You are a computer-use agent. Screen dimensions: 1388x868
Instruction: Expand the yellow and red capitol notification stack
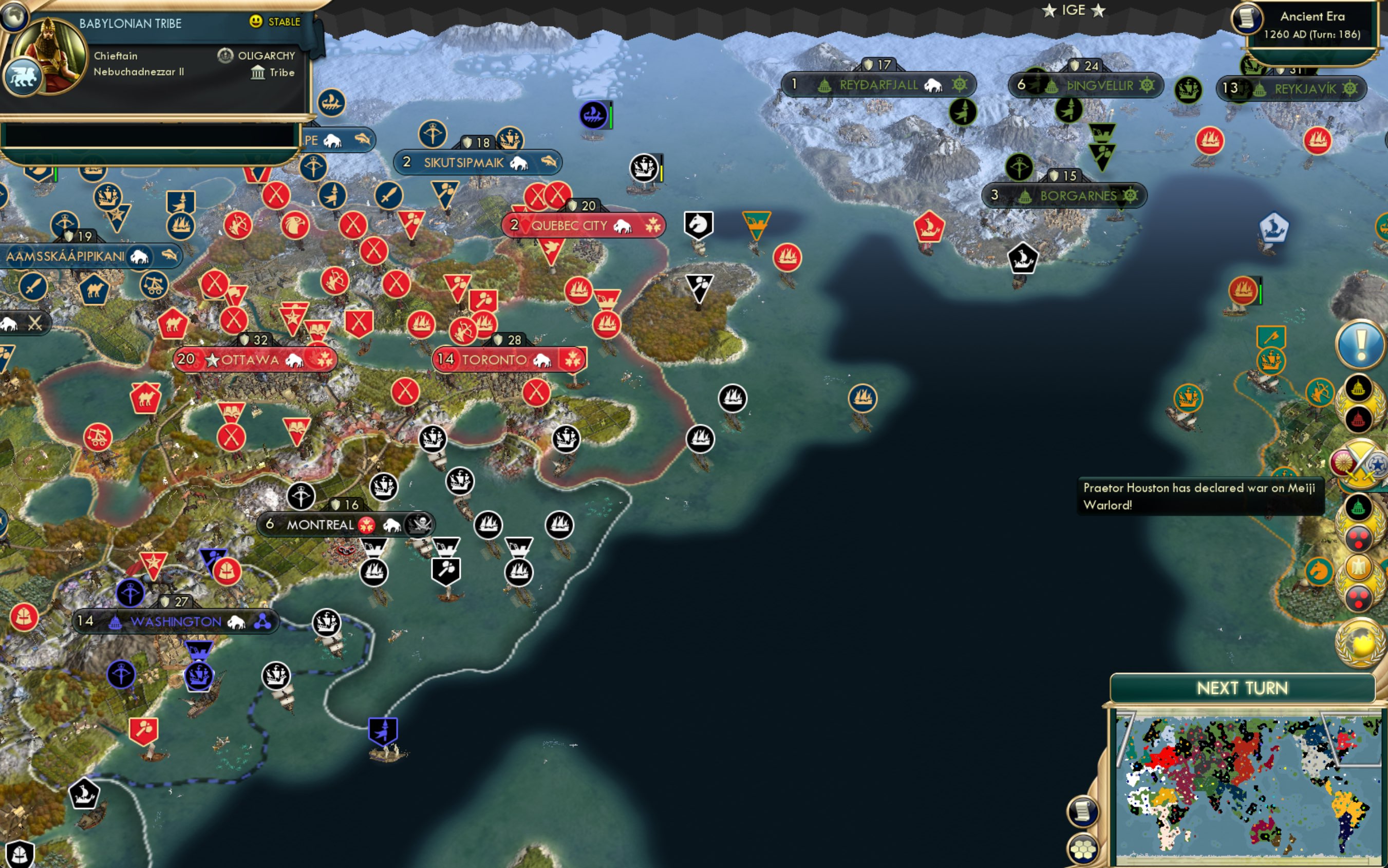(x=1358, y=402)
